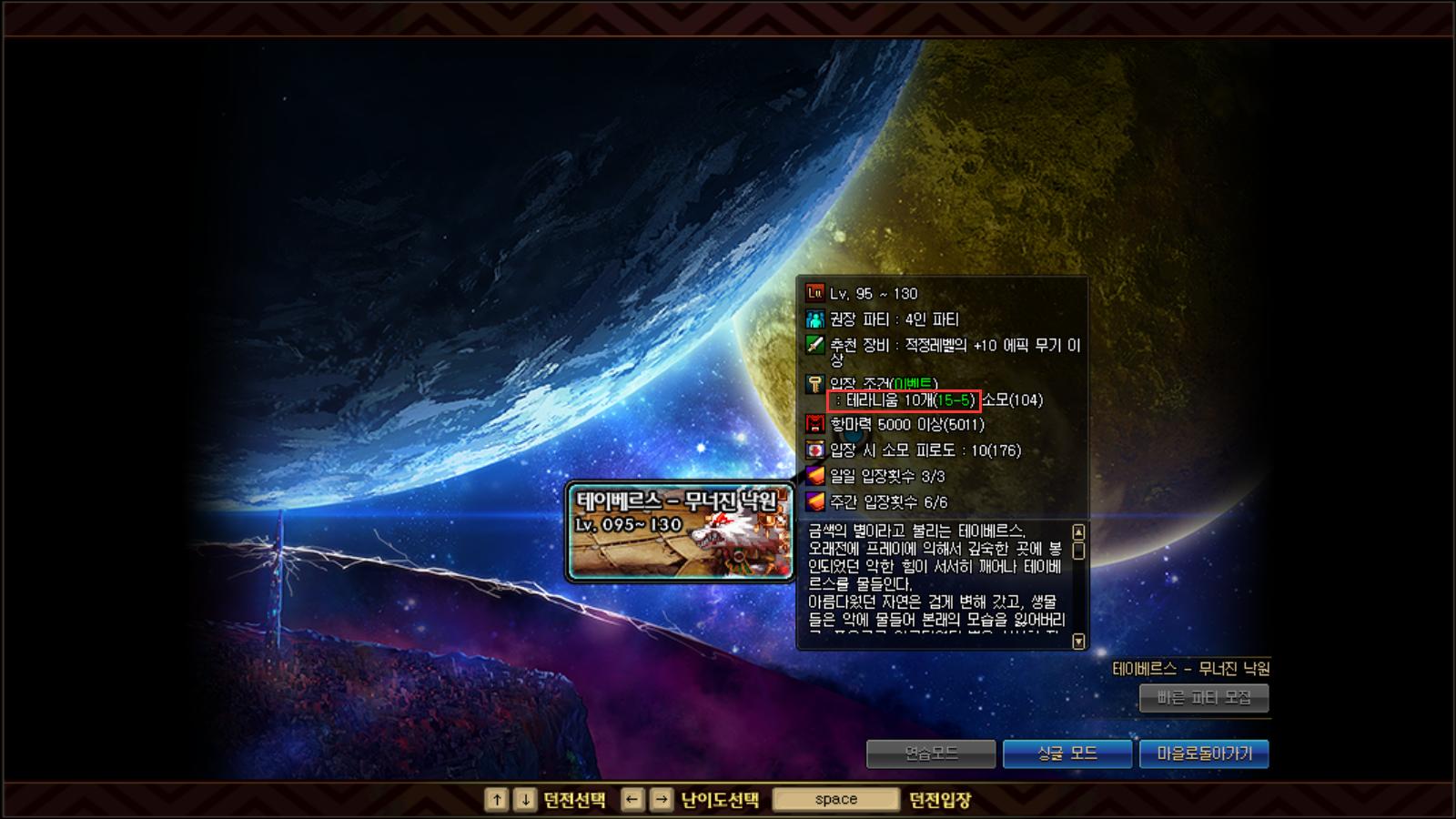Select the sword recommended equipment icon
1456x819 pixels.
813,346
